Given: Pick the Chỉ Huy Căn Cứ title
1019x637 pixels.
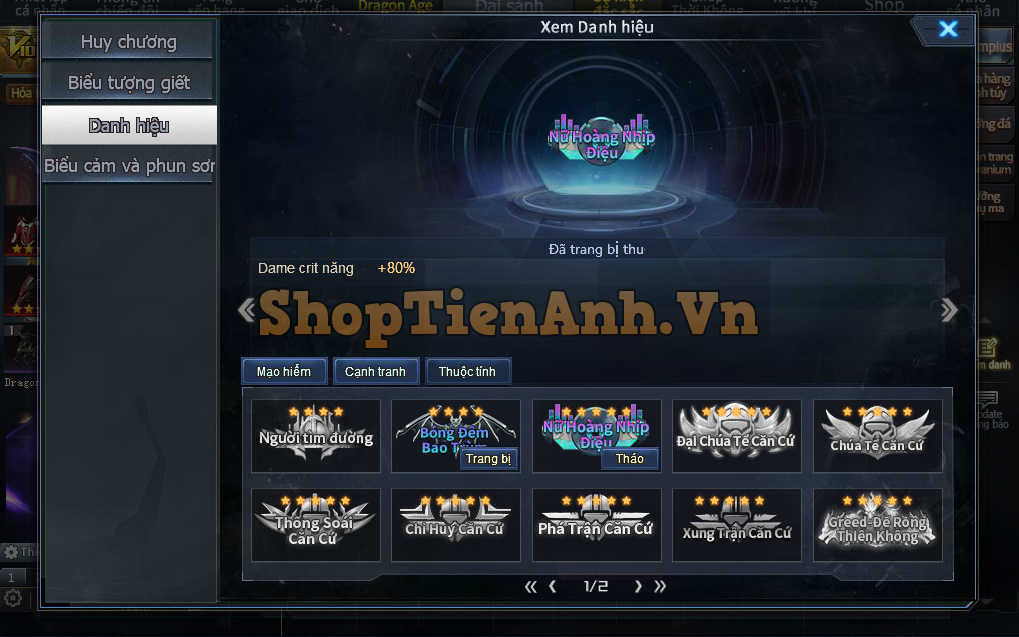Looking at the screenshot, I should [456, 524].
